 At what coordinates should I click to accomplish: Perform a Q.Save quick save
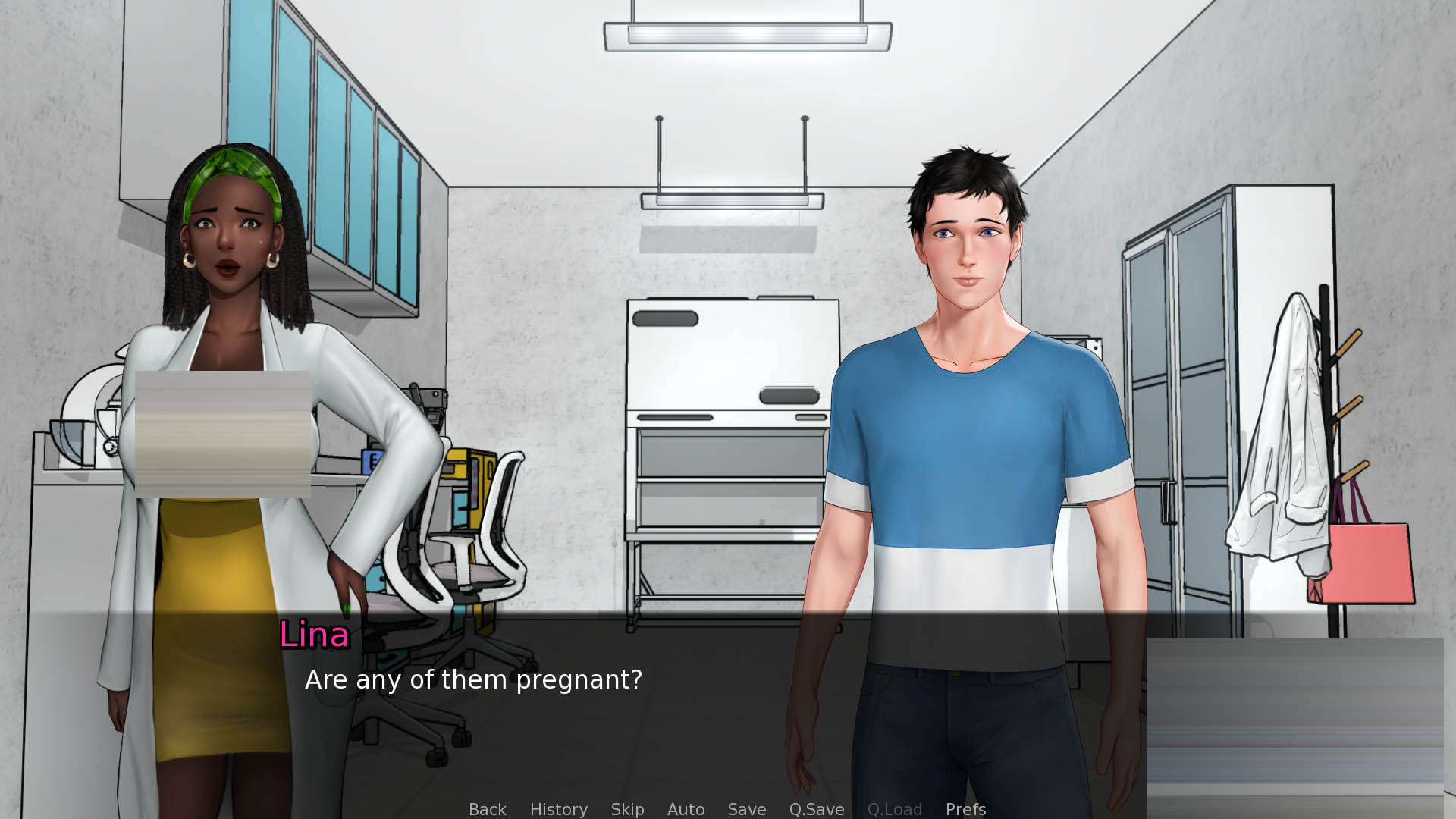(x=816, y=809)
